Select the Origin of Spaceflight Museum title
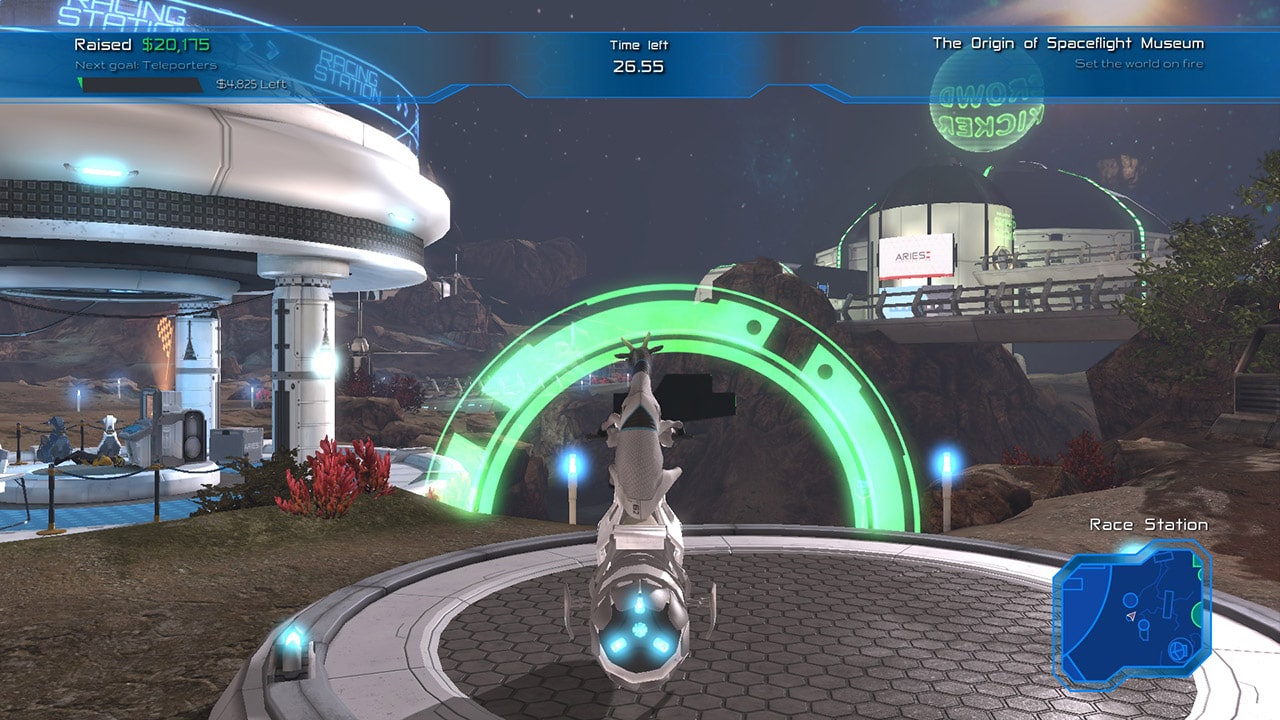 coord(1067,44)
